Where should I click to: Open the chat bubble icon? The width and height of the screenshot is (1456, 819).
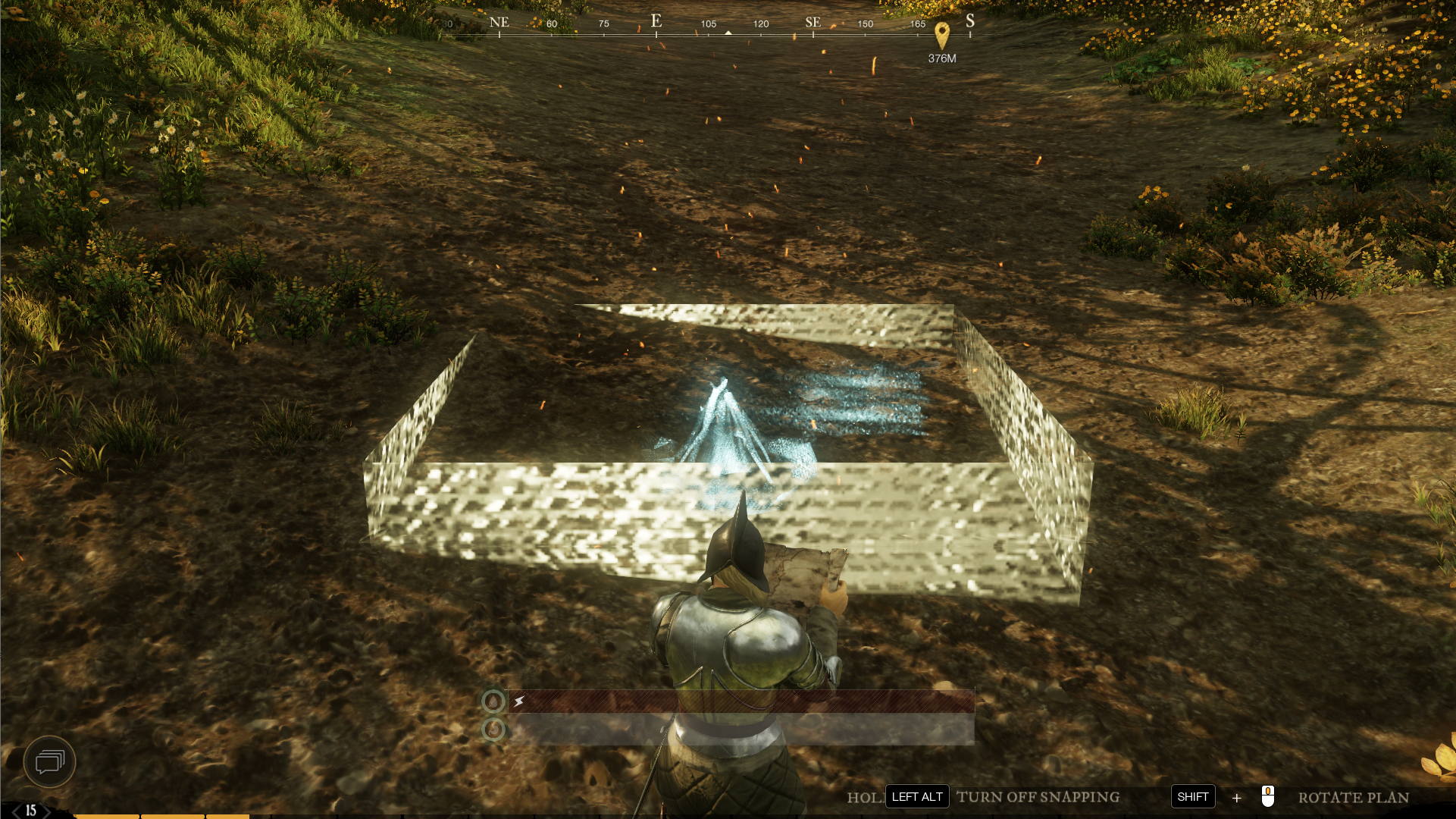pos(50,761)
